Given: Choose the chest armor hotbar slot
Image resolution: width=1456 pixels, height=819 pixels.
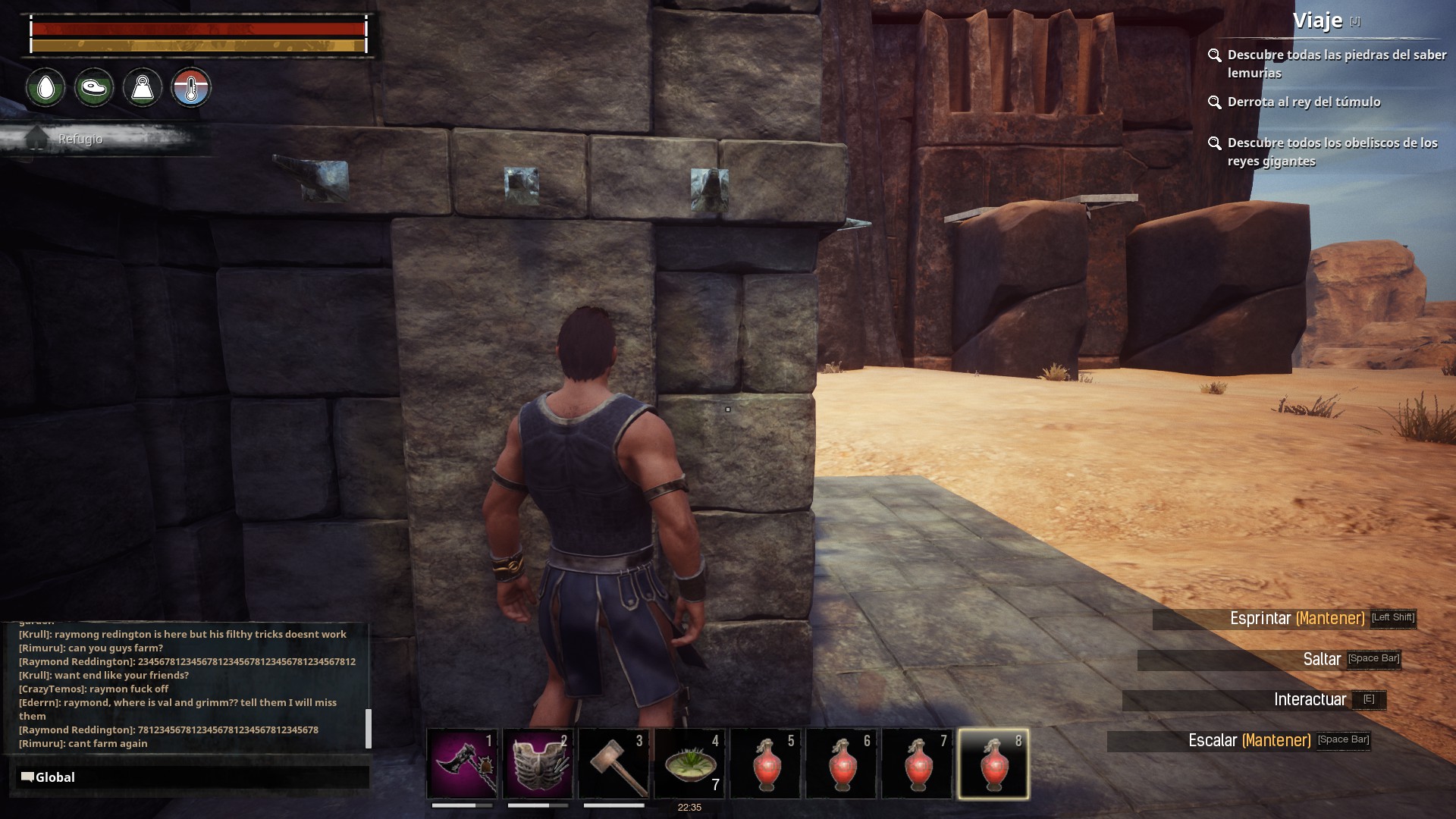Looking at the screenshot, I should coord(538,764).
